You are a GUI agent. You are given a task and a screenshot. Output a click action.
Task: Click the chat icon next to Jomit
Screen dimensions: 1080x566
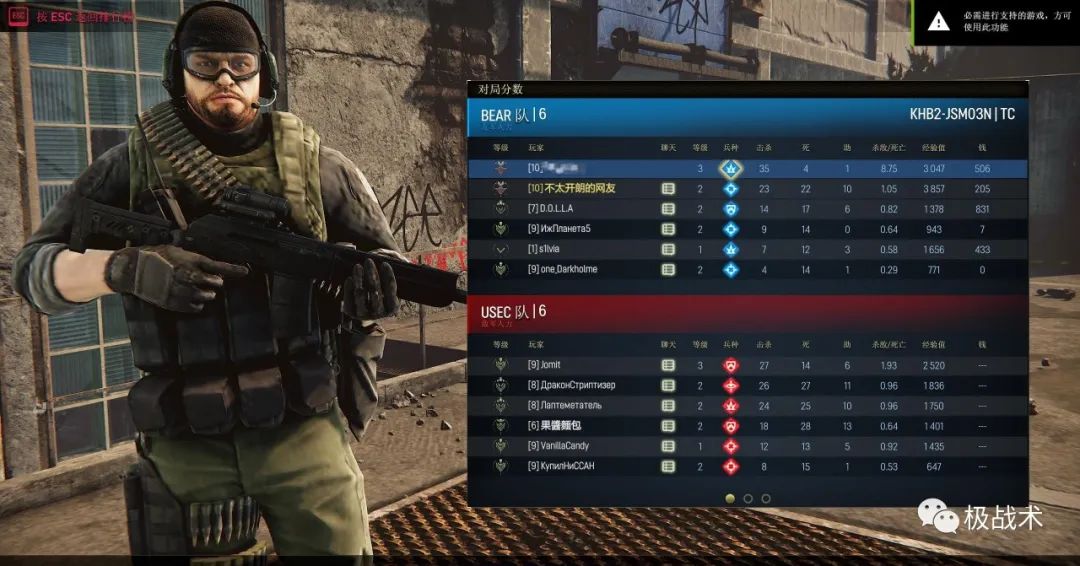[x=668, y=365]
